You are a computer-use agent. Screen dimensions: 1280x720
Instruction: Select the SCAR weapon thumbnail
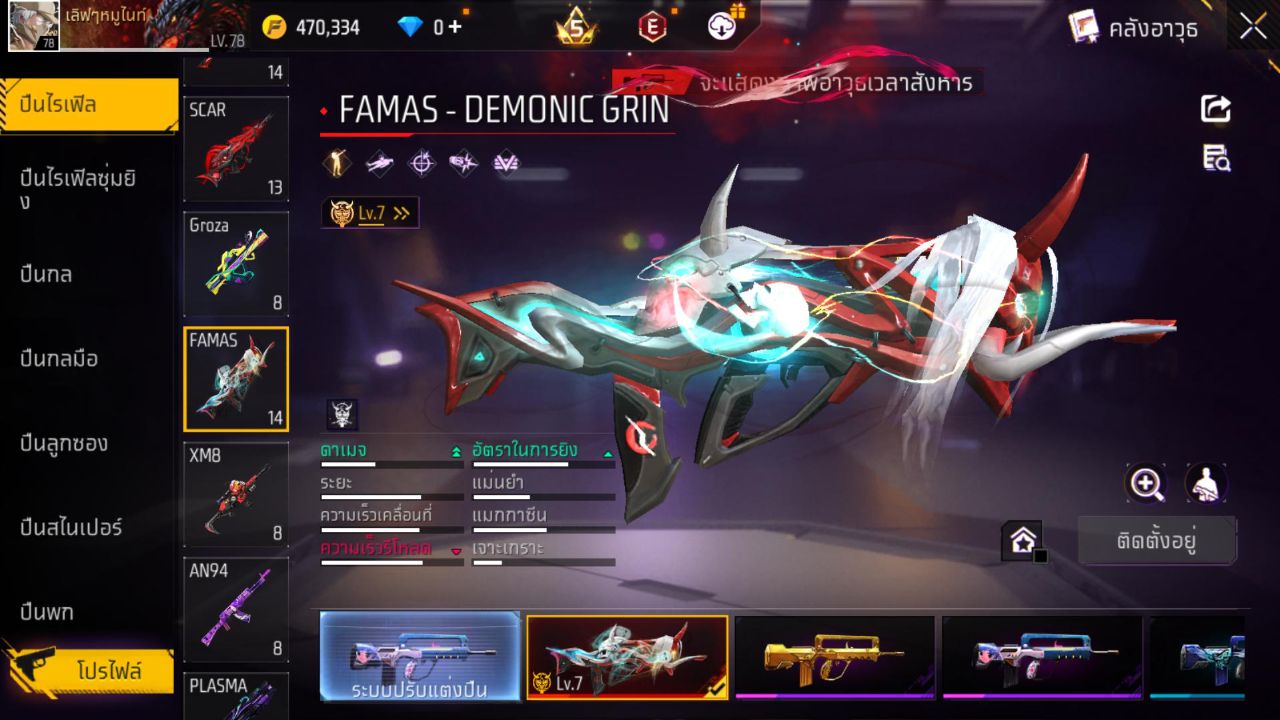[x=235, y=148]
